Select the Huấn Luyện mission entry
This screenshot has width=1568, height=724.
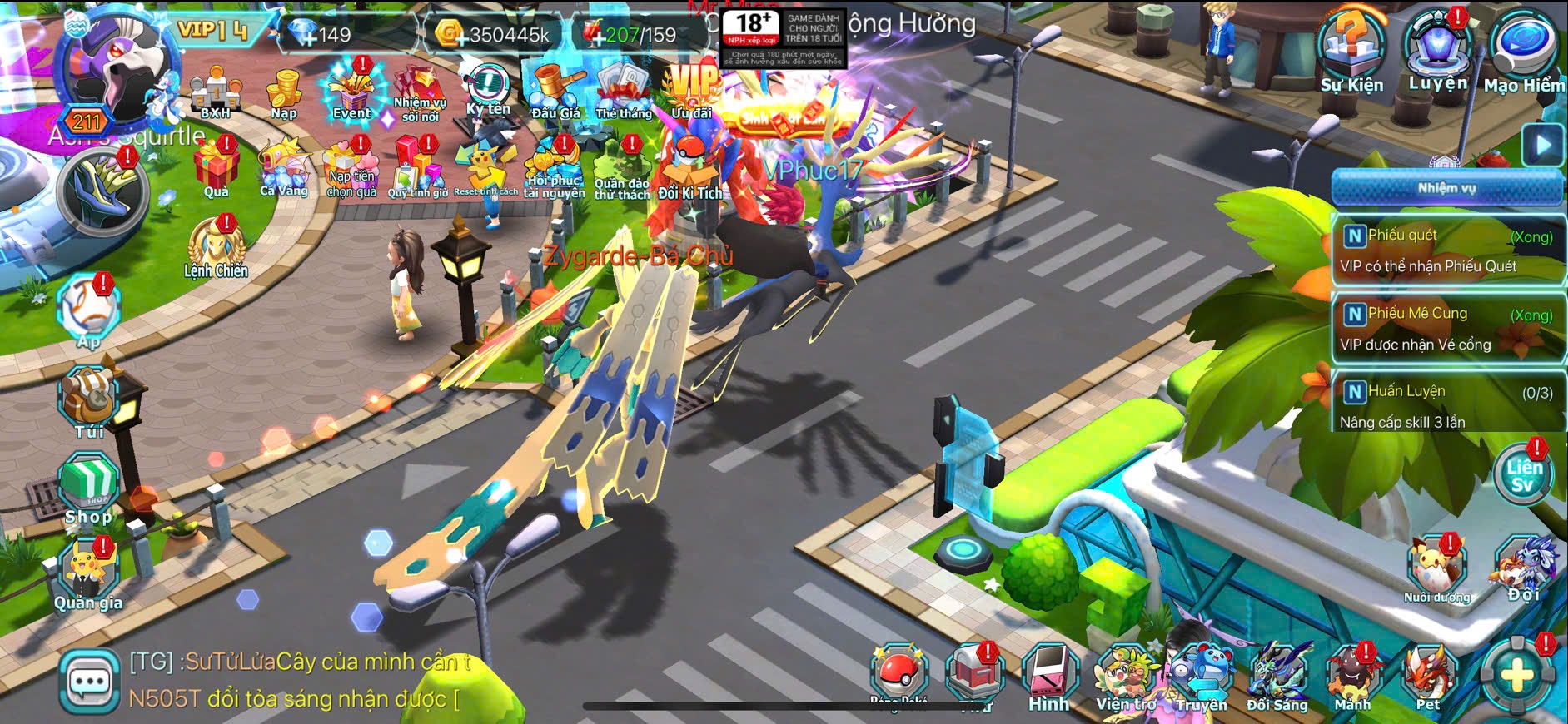[1447, 405]
